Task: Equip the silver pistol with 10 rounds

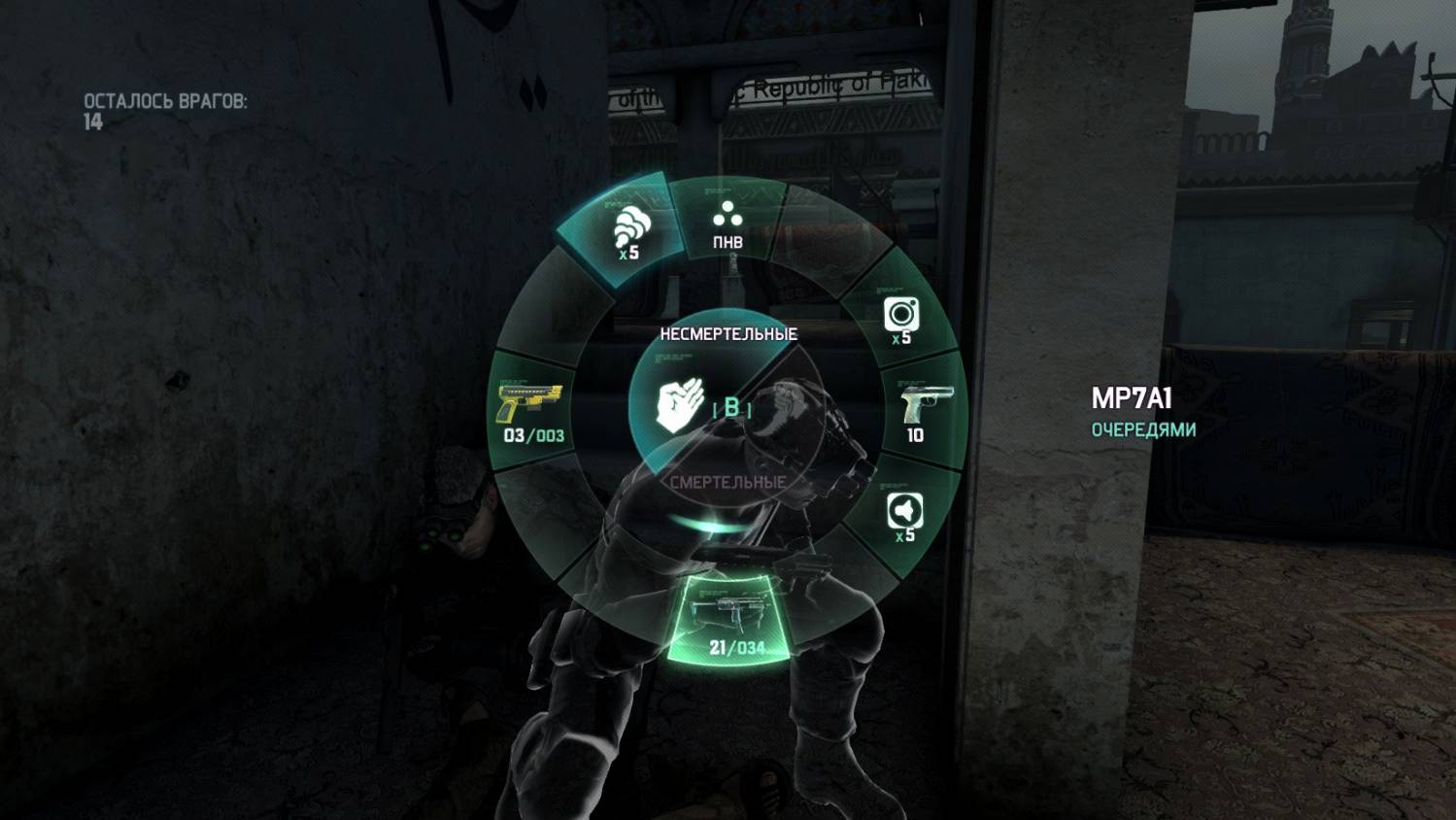Action: tap(920, 412)
